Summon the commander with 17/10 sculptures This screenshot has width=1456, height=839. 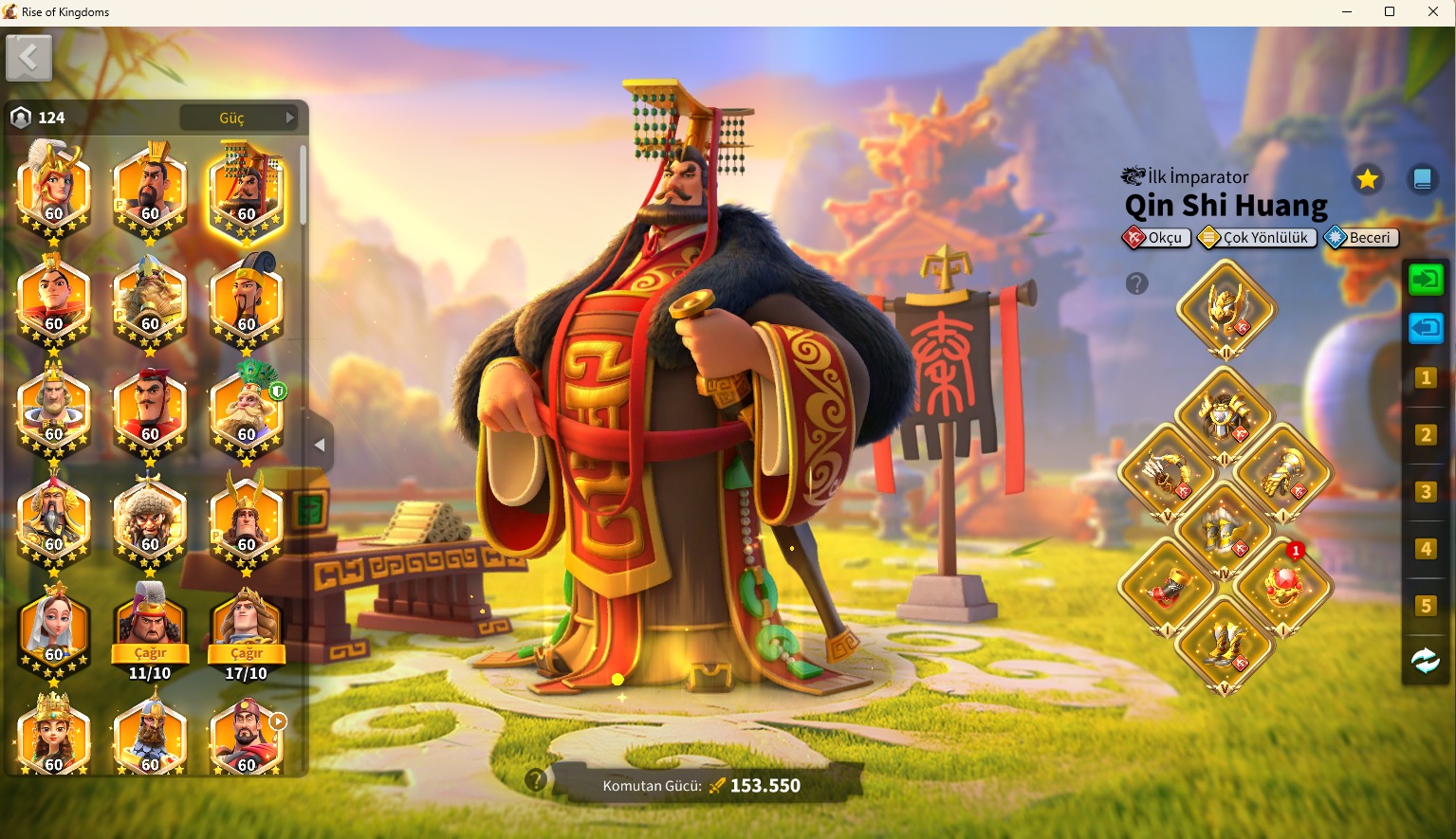pyautogui.click(x=247, y=653)
